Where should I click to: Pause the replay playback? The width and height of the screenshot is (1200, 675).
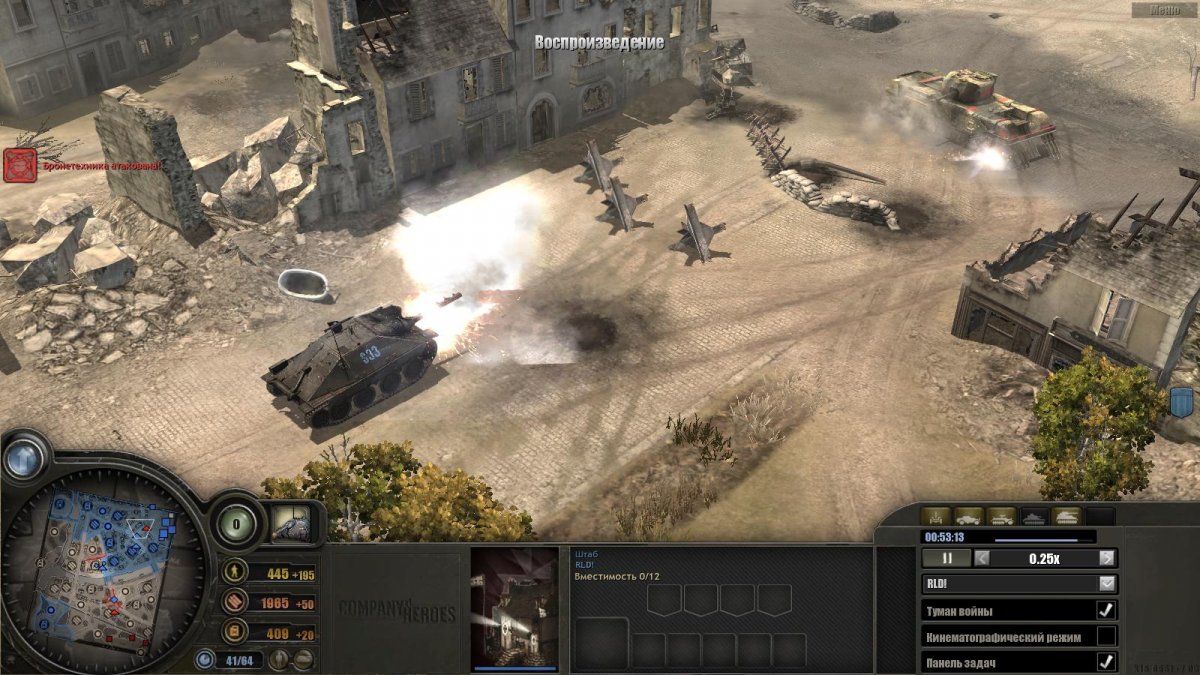tap(946, 558)
